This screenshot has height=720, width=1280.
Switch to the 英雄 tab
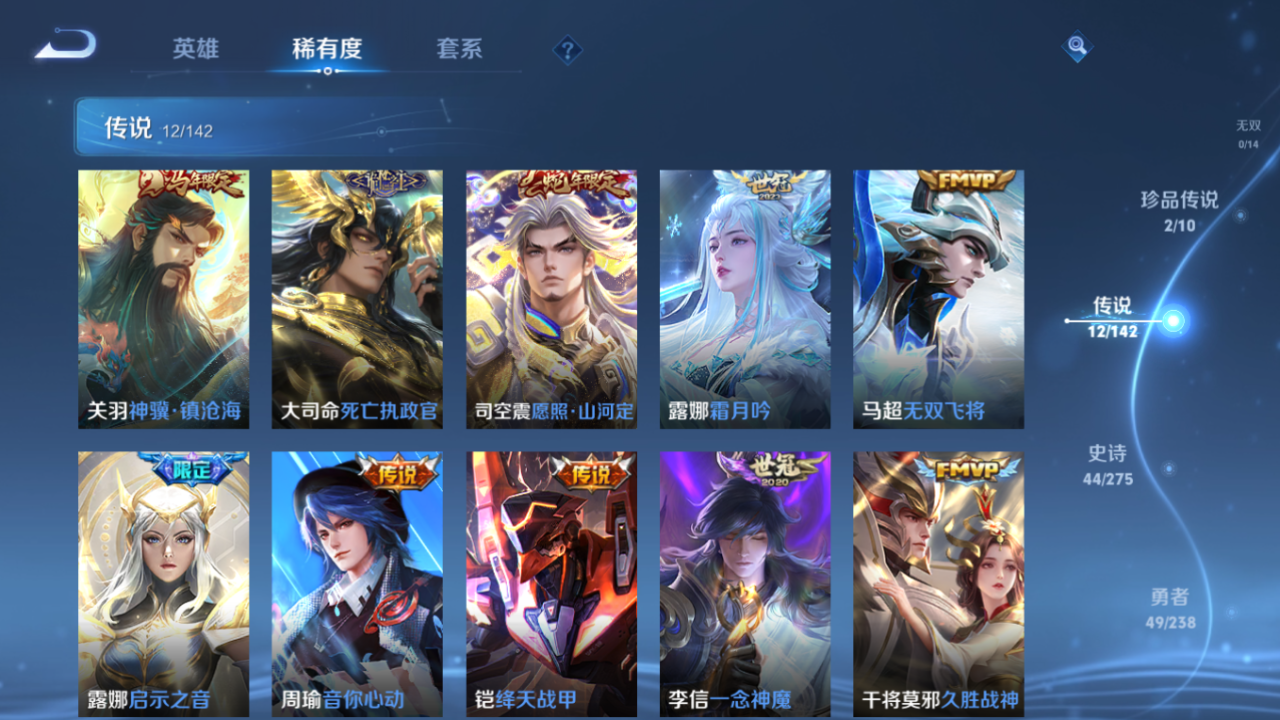(196, 48)
